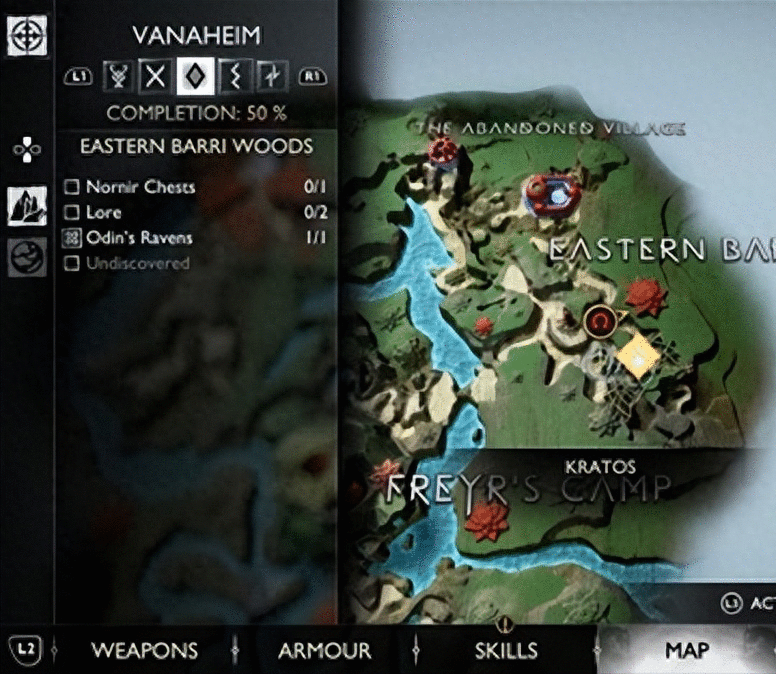
Task: Choose the Odin's Ravens entry
Action: coord(138,238)
